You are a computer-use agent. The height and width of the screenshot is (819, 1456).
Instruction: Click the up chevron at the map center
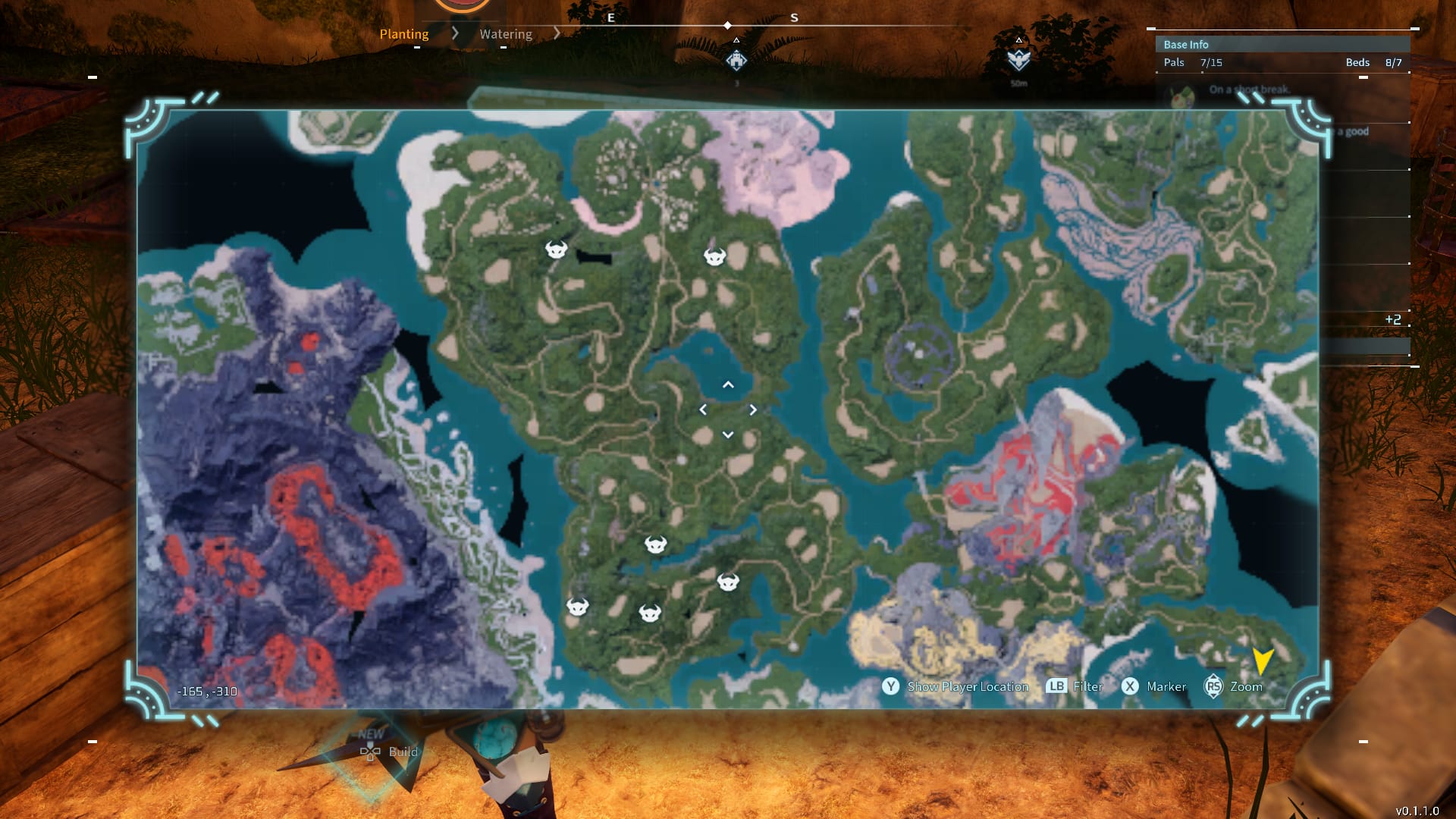click(x=728, y=385)
